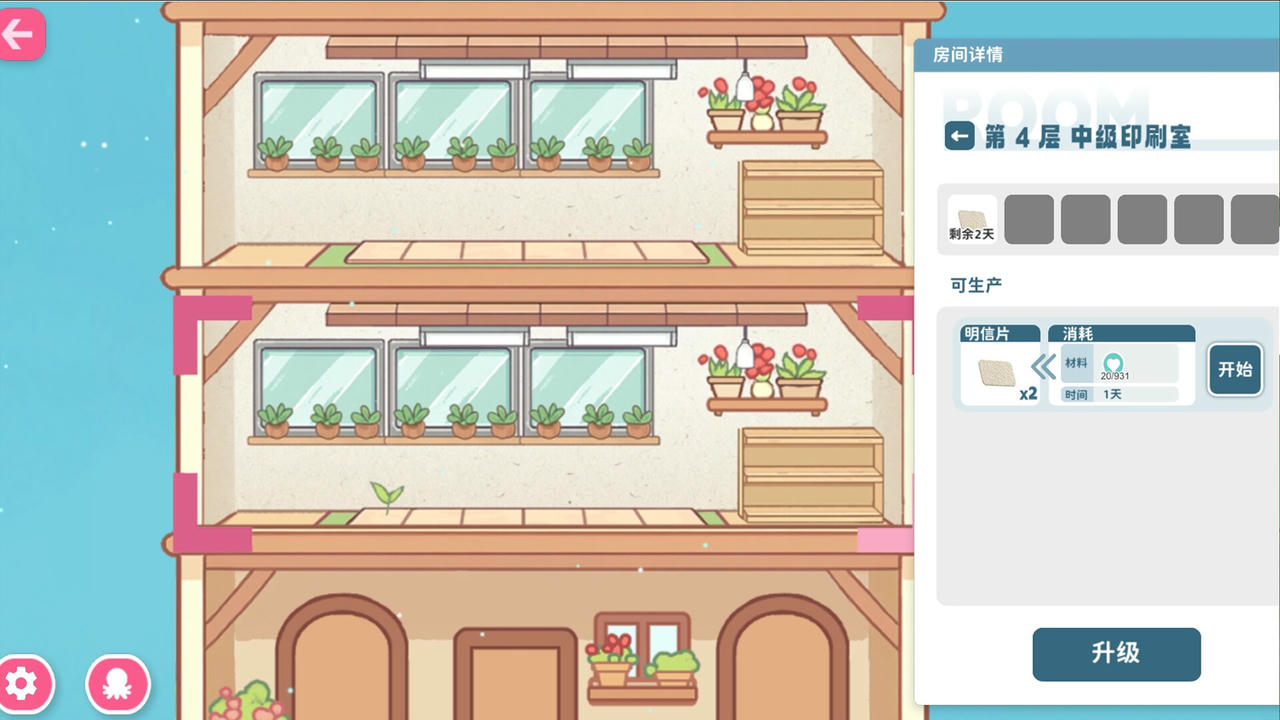Image resolution: width=1280 pixels, height=720 pixels.
Task: Click the sprout growing in the middle room
Action: (389, 494)
